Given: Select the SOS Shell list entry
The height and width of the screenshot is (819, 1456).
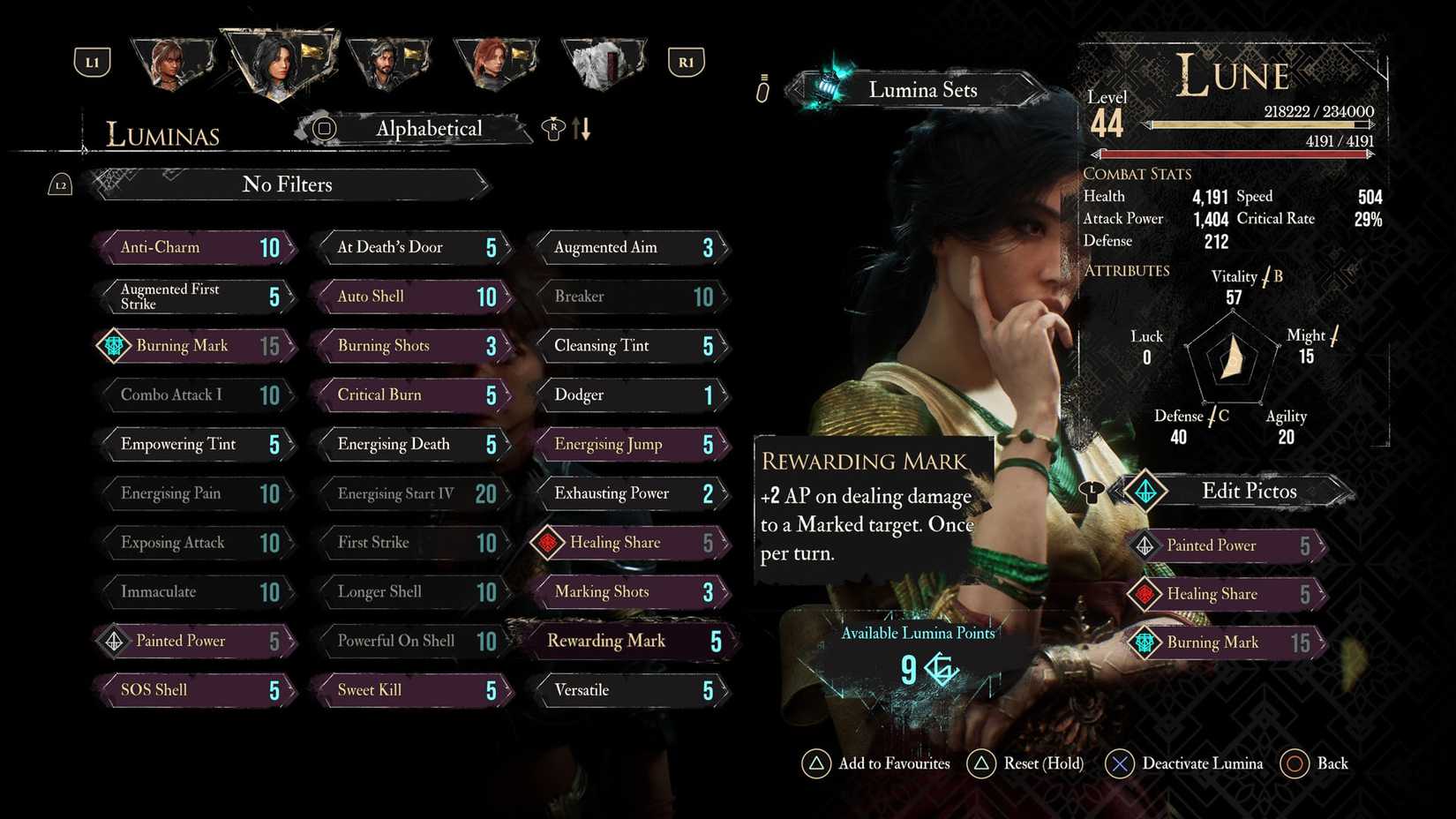Looking at the screenshot, I should pyautogui.click(x=194, y=690).
